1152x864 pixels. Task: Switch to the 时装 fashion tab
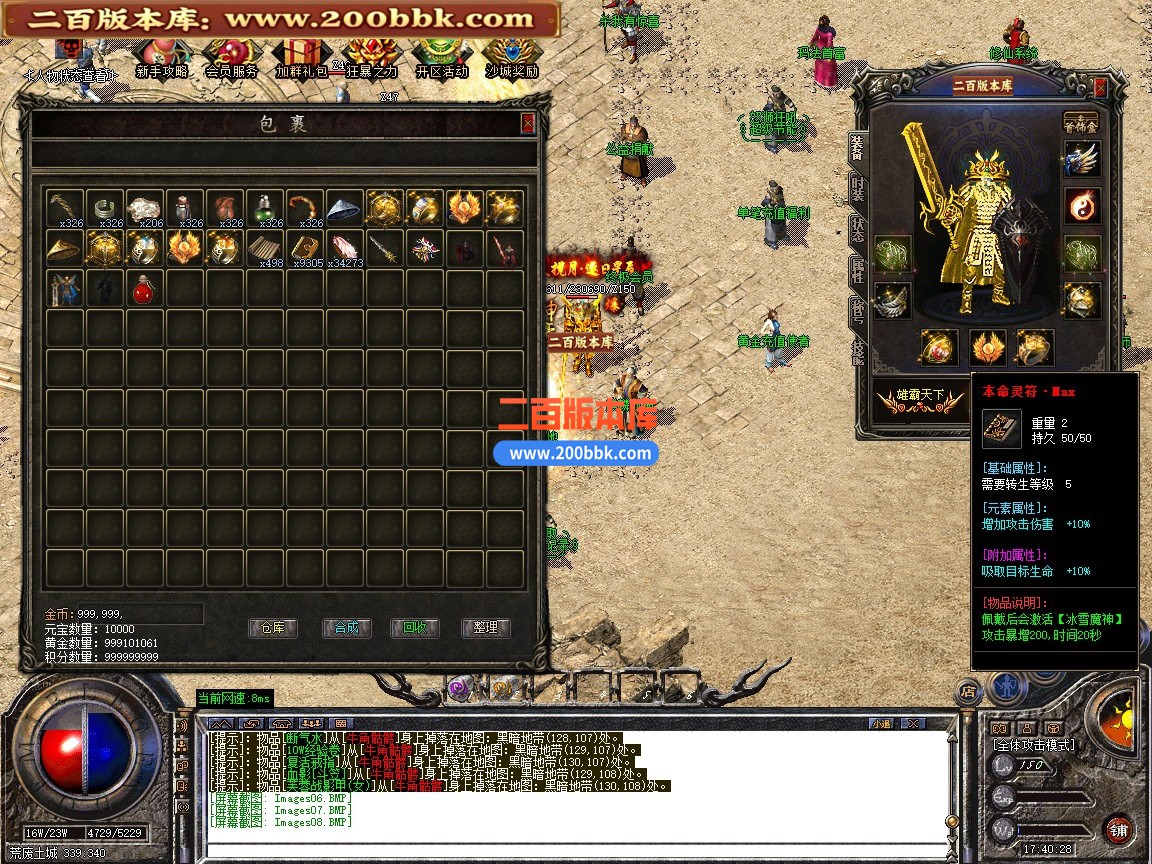coord(858,186)
